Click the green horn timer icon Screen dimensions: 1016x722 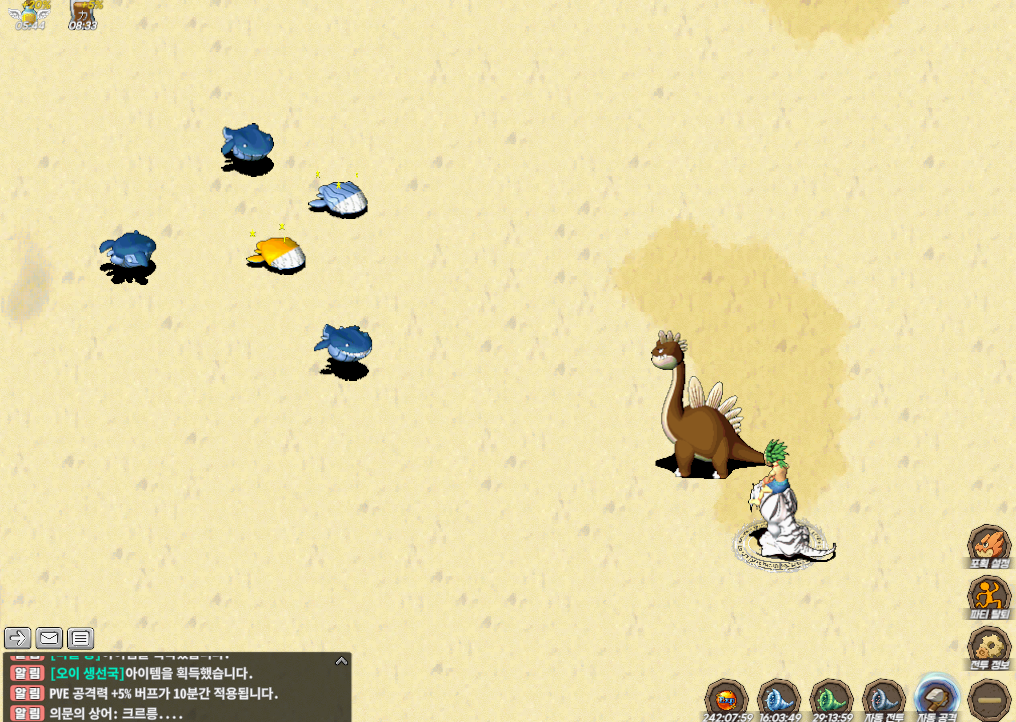[x=831, y=698]
